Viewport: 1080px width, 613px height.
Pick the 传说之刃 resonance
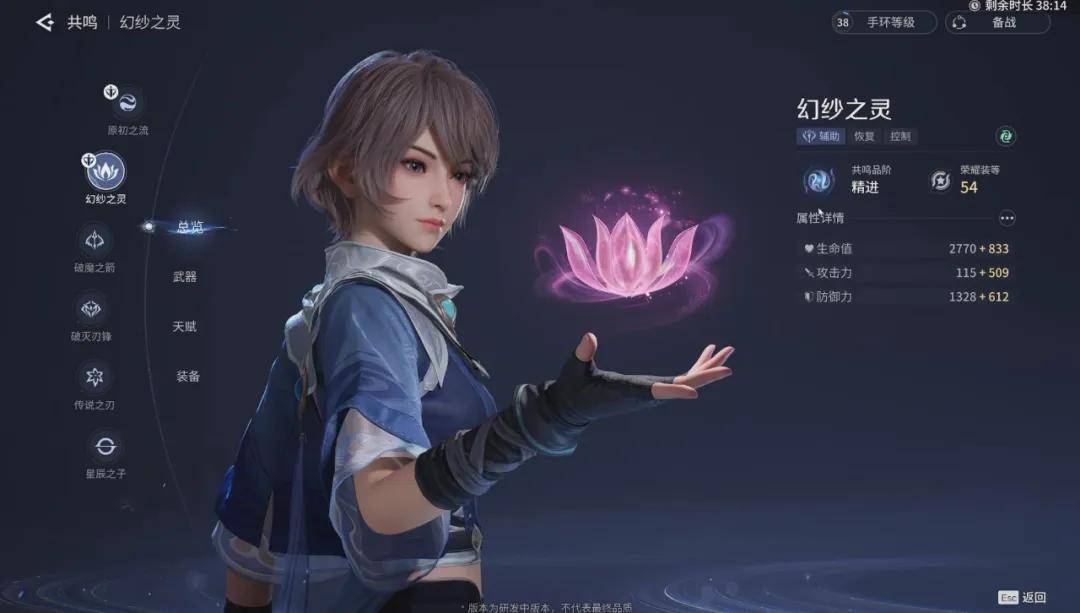coord(95,377)
